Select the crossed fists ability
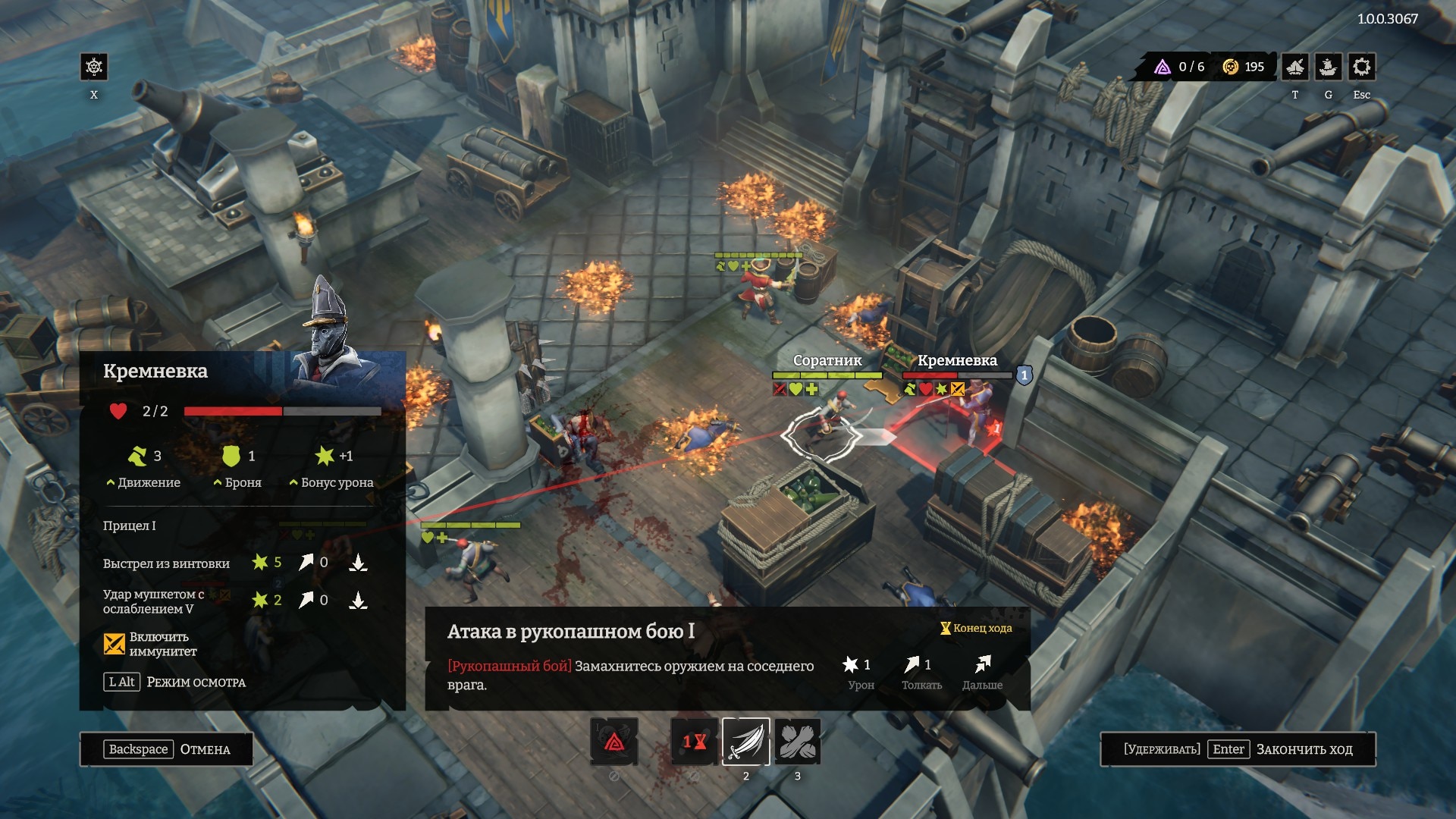This screenshot has width=1456, height=819. 797,741
